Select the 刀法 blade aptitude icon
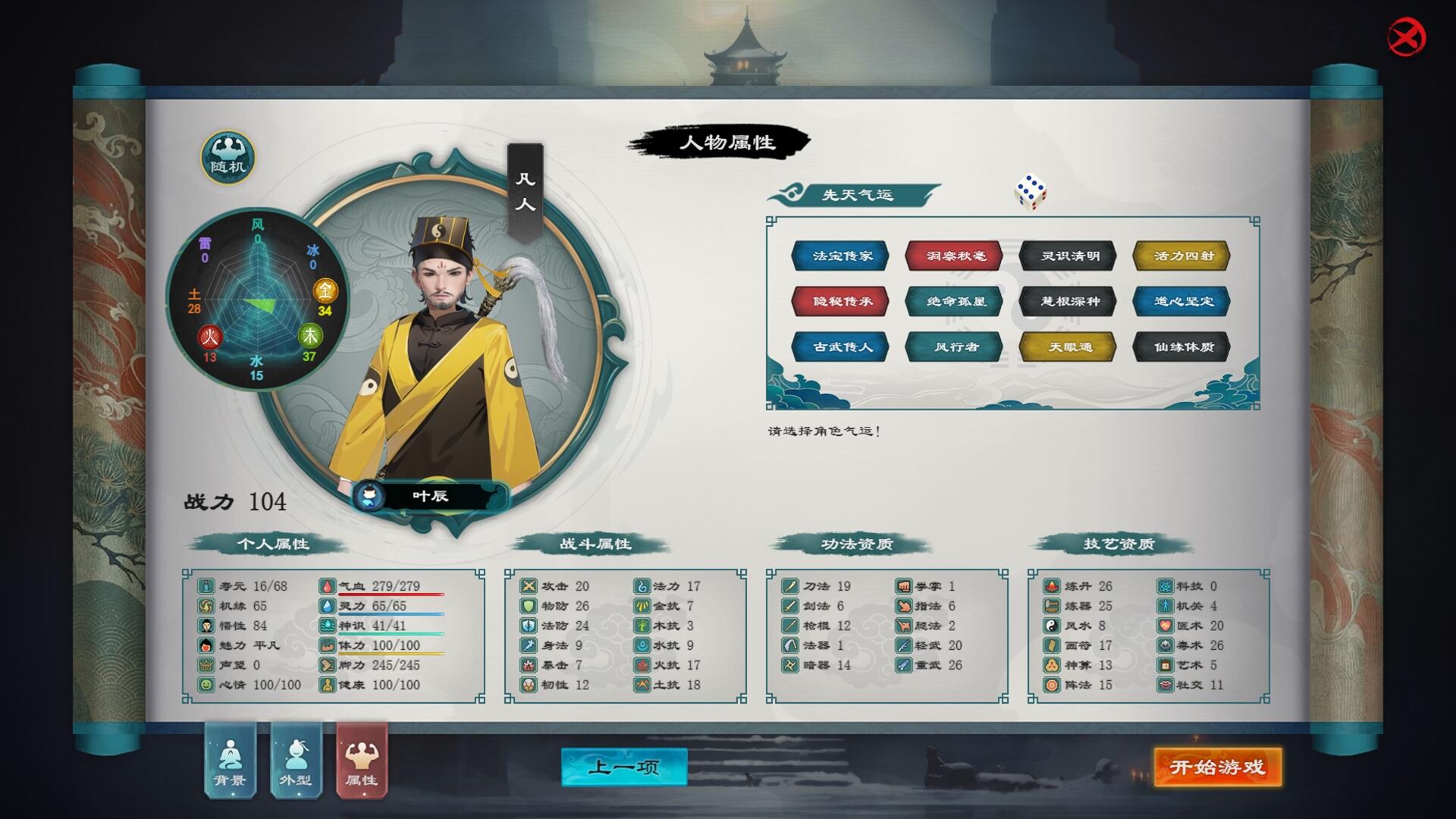1456x819 pixels. [x=789, y=585]
